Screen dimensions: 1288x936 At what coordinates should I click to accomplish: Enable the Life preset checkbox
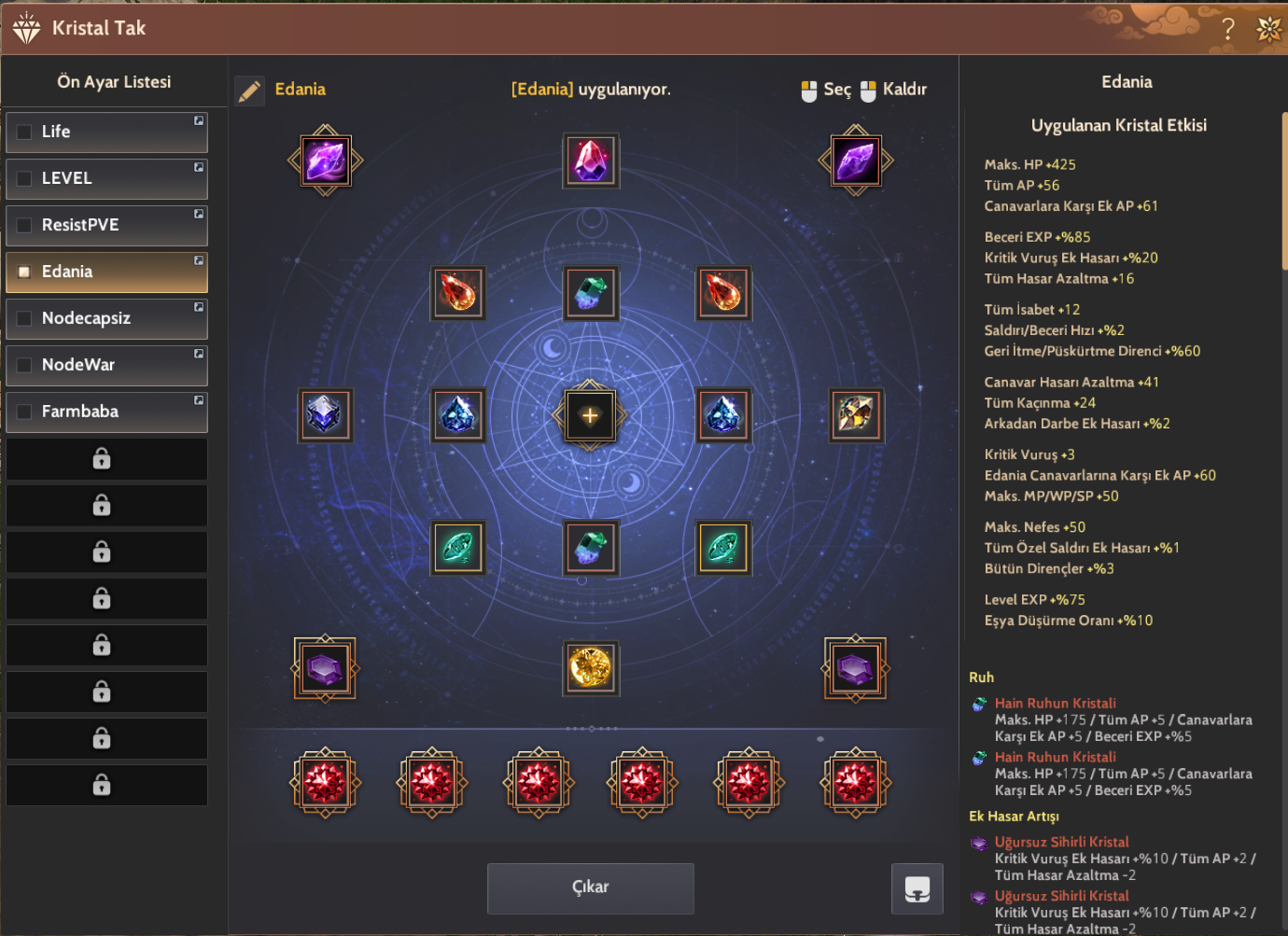24,132
